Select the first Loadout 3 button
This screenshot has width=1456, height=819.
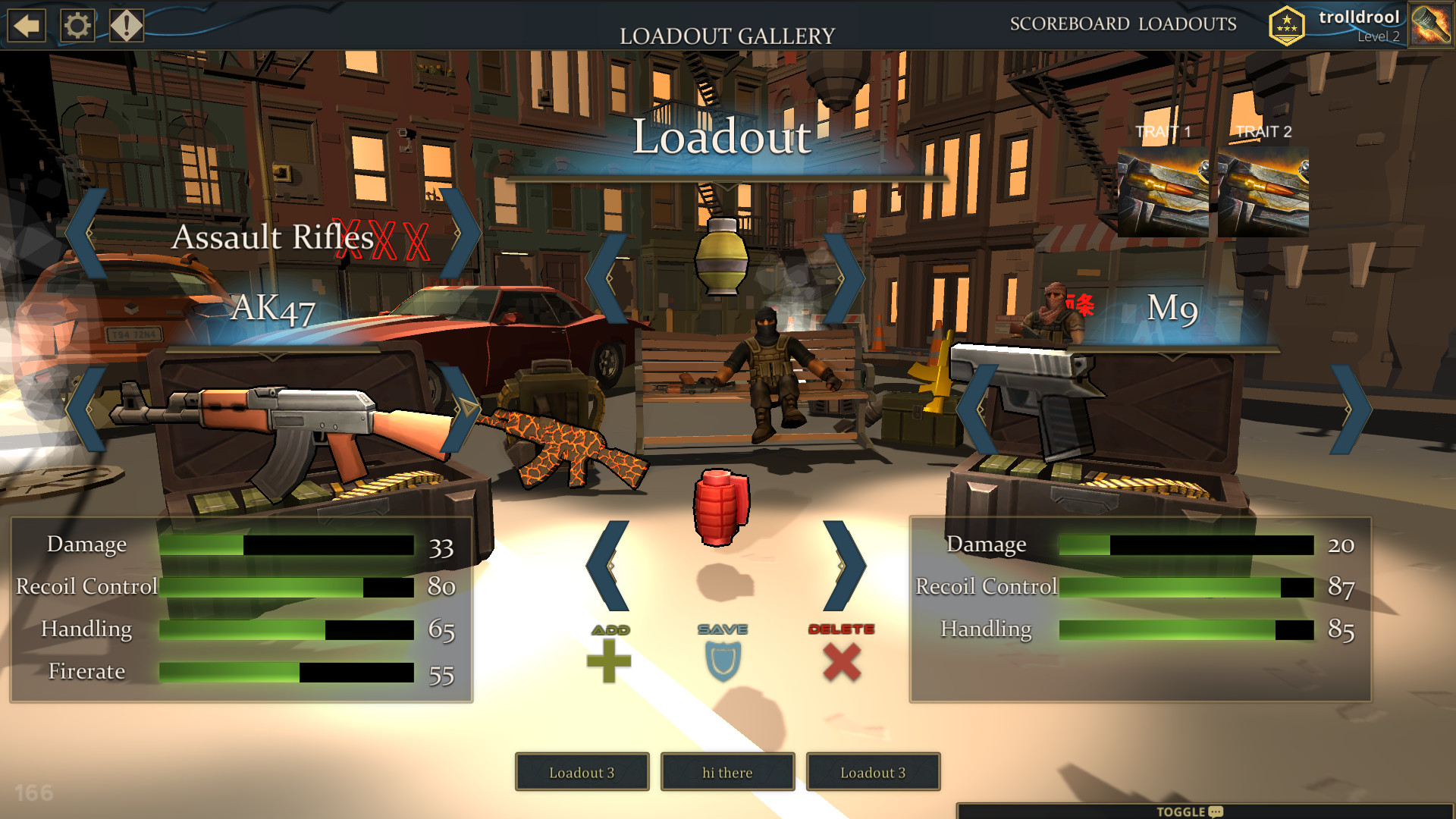coord(582,772)
